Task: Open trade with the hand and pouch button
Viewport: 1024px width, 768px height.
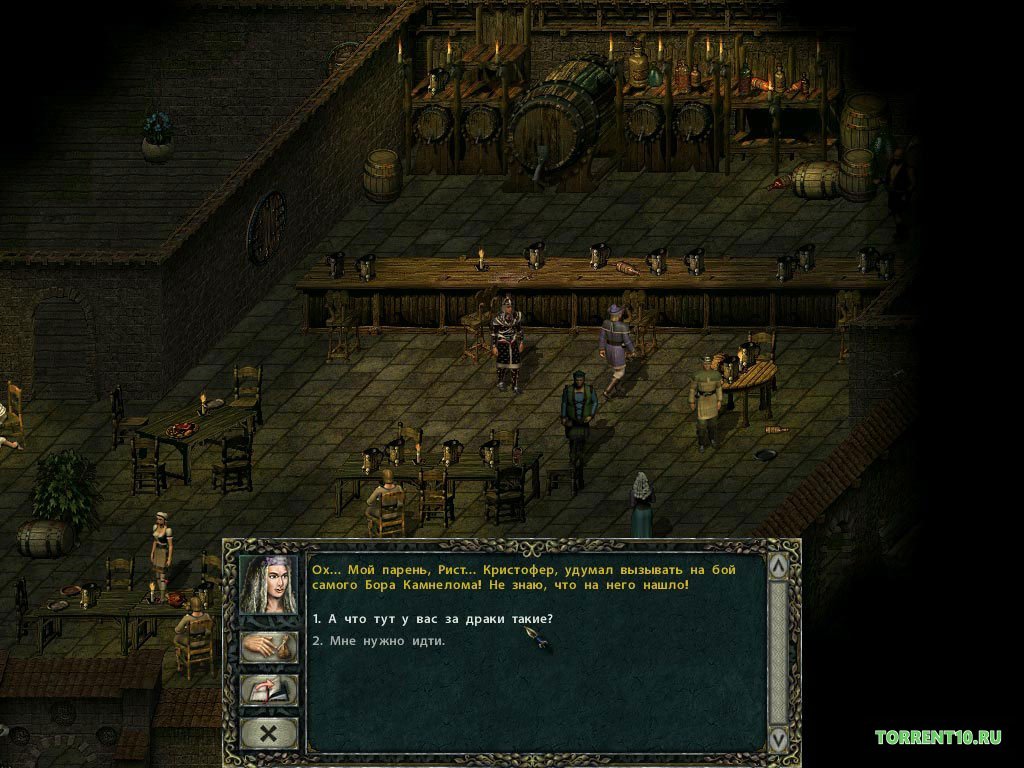Action: [x=268, y=646]
